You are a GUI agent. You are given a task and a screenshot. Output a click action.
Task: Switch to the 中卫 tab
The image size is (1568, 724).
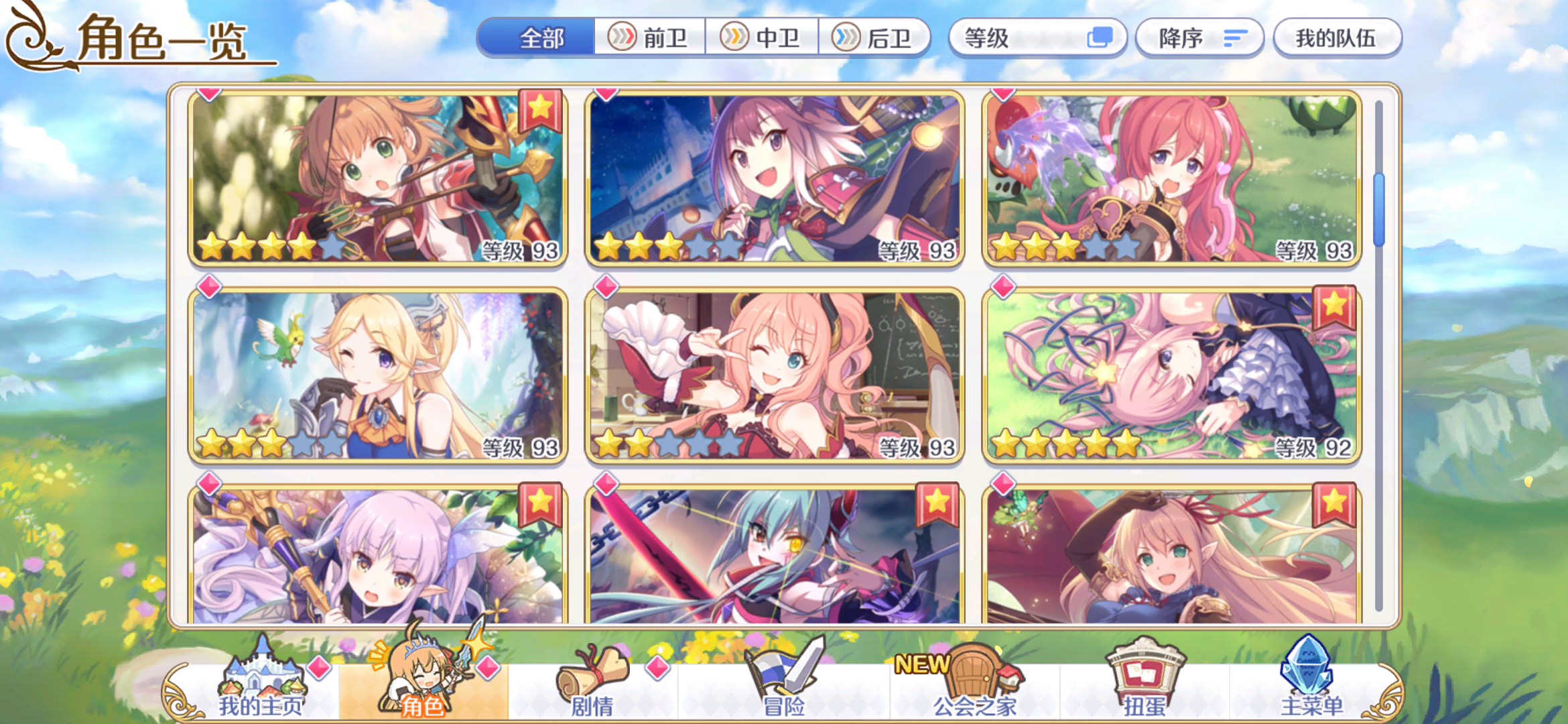coord(763,38)
